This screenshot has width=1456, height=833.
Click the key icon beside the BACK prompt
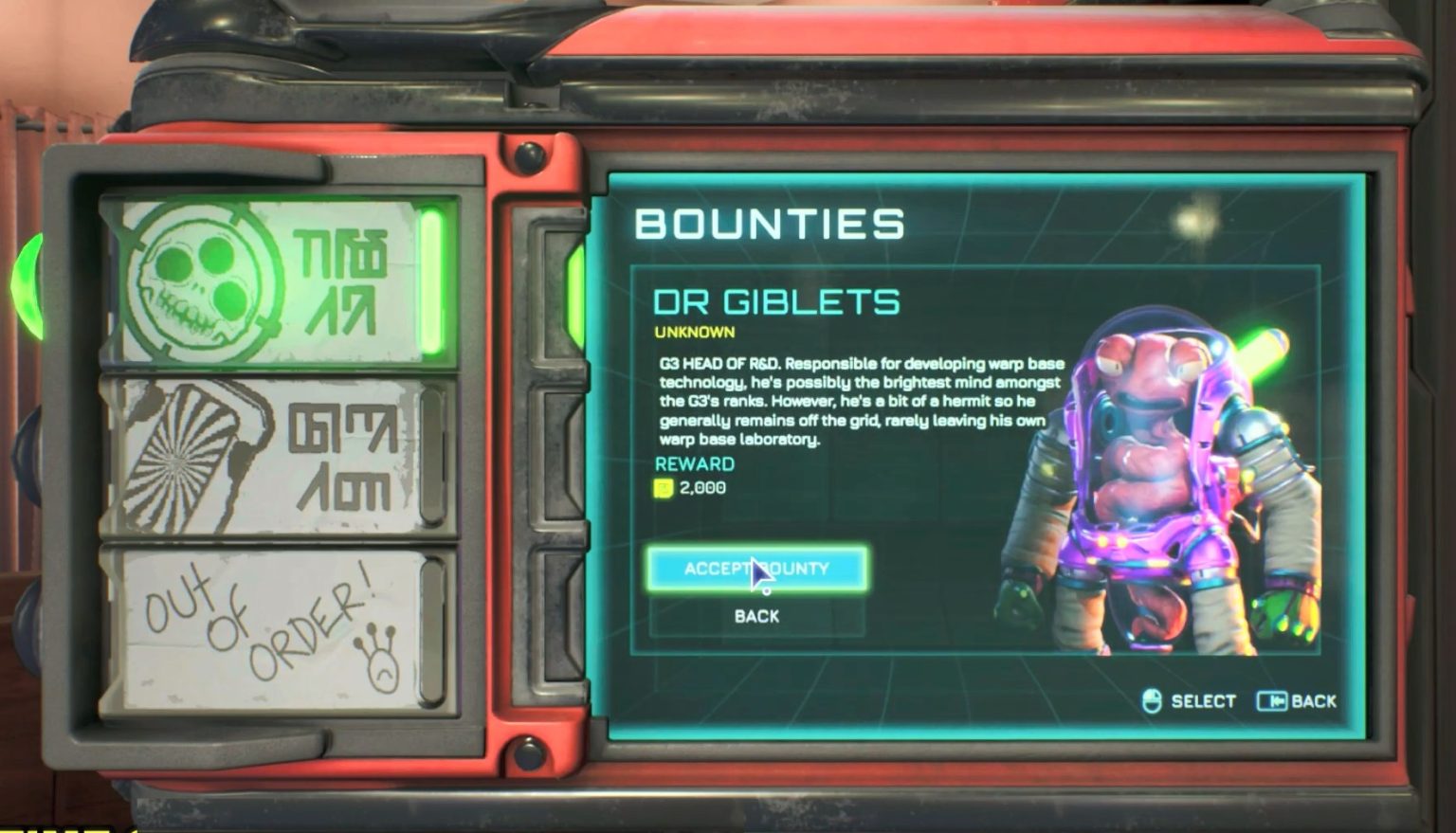point(1271,701)
